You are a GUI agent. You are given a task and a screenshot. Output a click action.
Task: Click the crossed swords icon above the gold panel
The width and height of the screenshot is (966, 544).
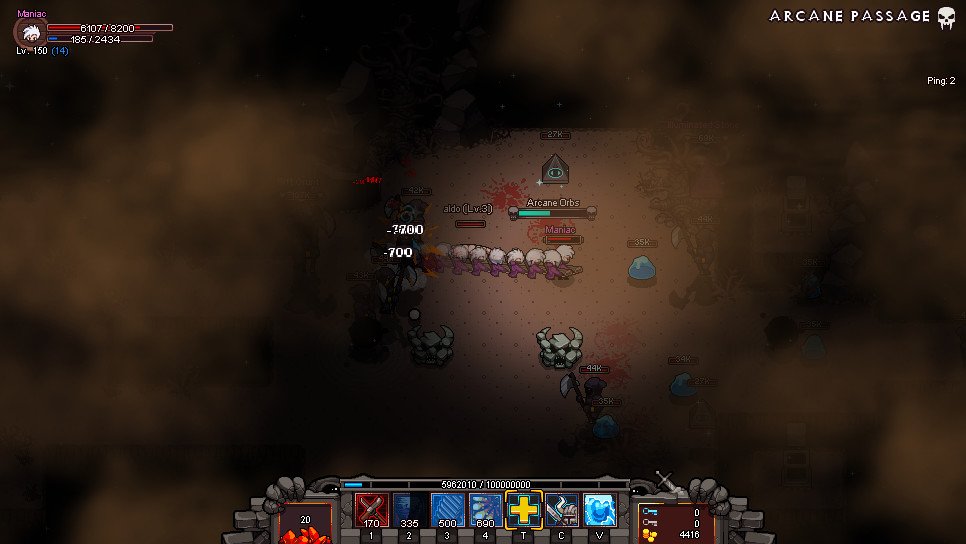pos(666,481)
